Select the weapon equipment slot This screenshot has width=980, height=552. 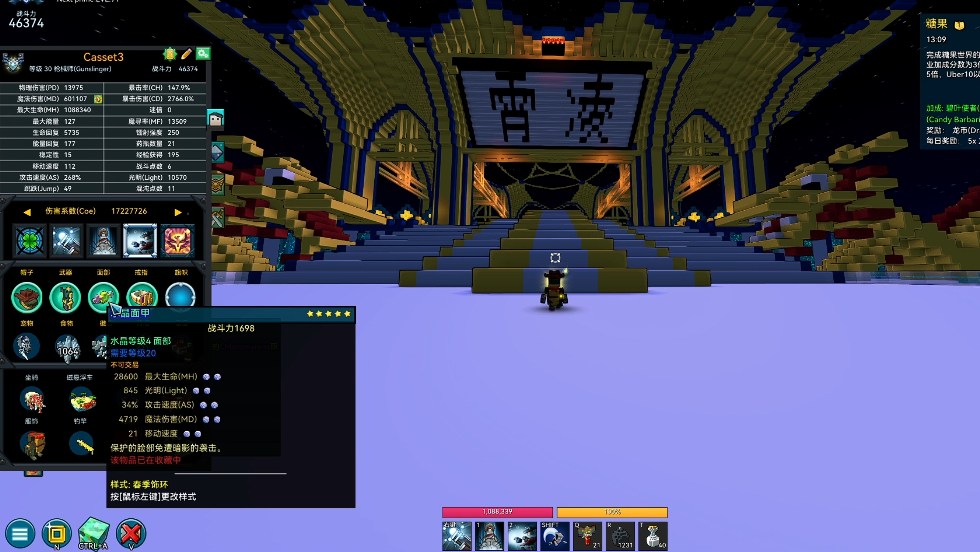pyautogui.click(x=65, y=297)
